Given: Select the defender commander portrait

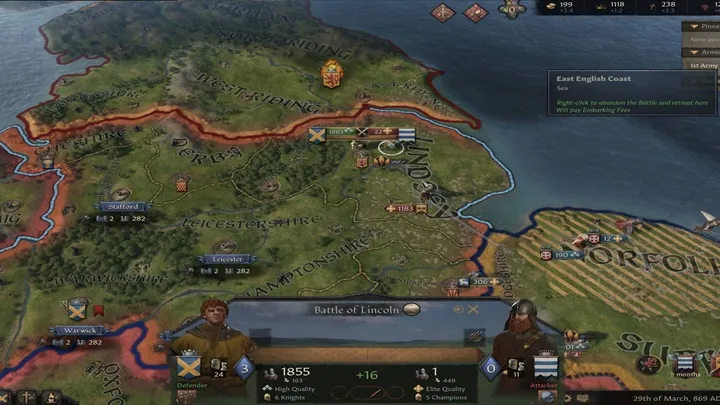Looking at the screenshot, I should tap(215, 331).
